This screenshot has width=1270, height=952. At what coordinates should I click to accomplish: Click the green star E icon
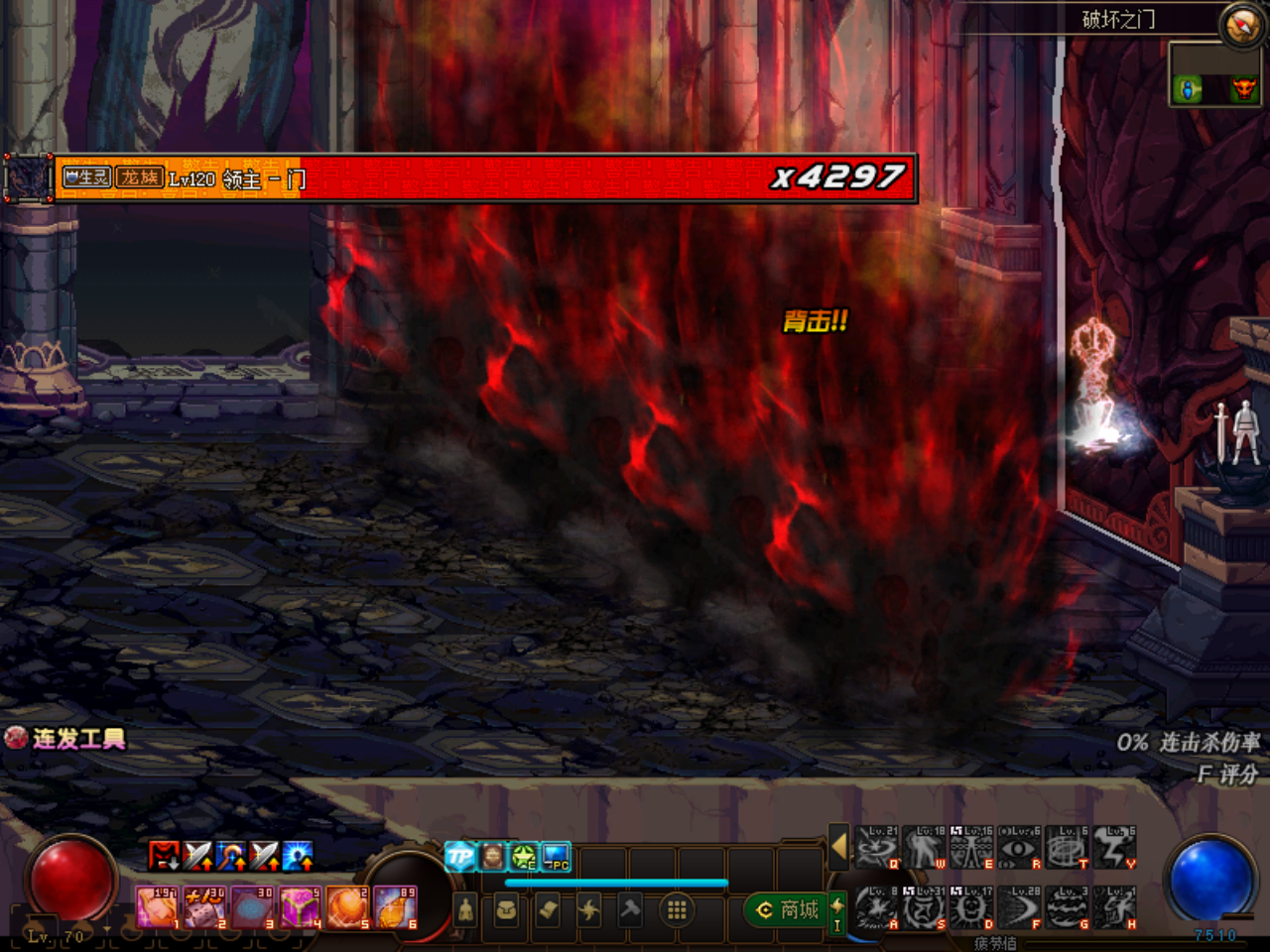[x=524, y=856]
